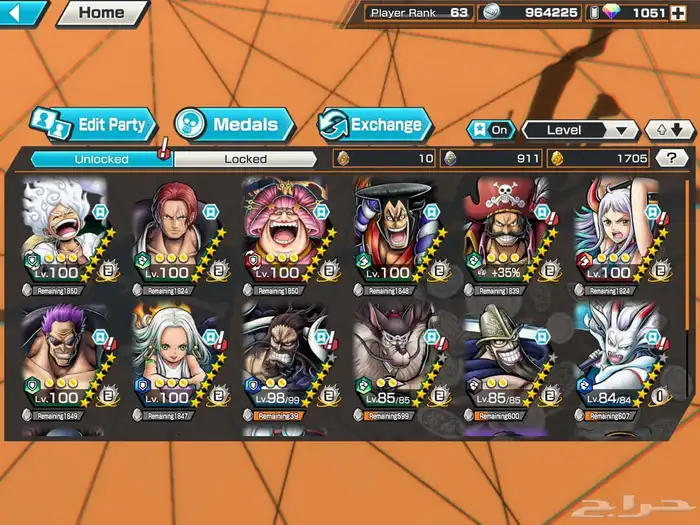Open the Level sort dropdown
Viewport: 700px width, 525px height.
click(x=580, y=130)
